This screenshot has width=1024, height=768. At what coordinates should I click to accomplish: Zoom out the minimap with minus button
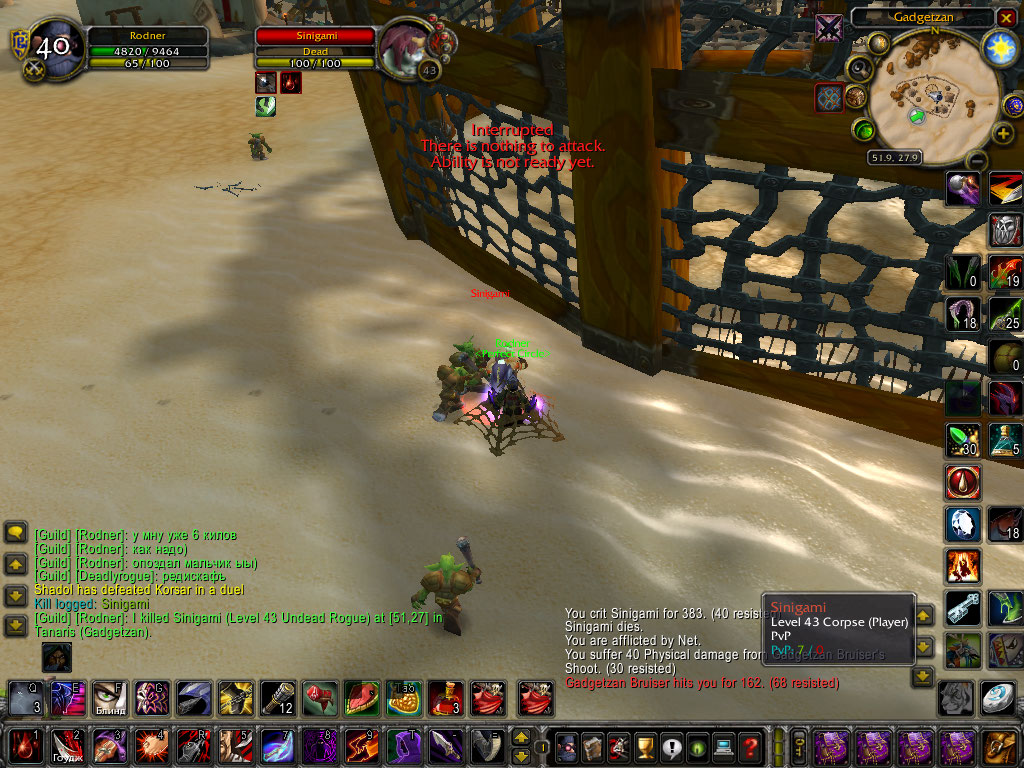[x=977, y=160]
